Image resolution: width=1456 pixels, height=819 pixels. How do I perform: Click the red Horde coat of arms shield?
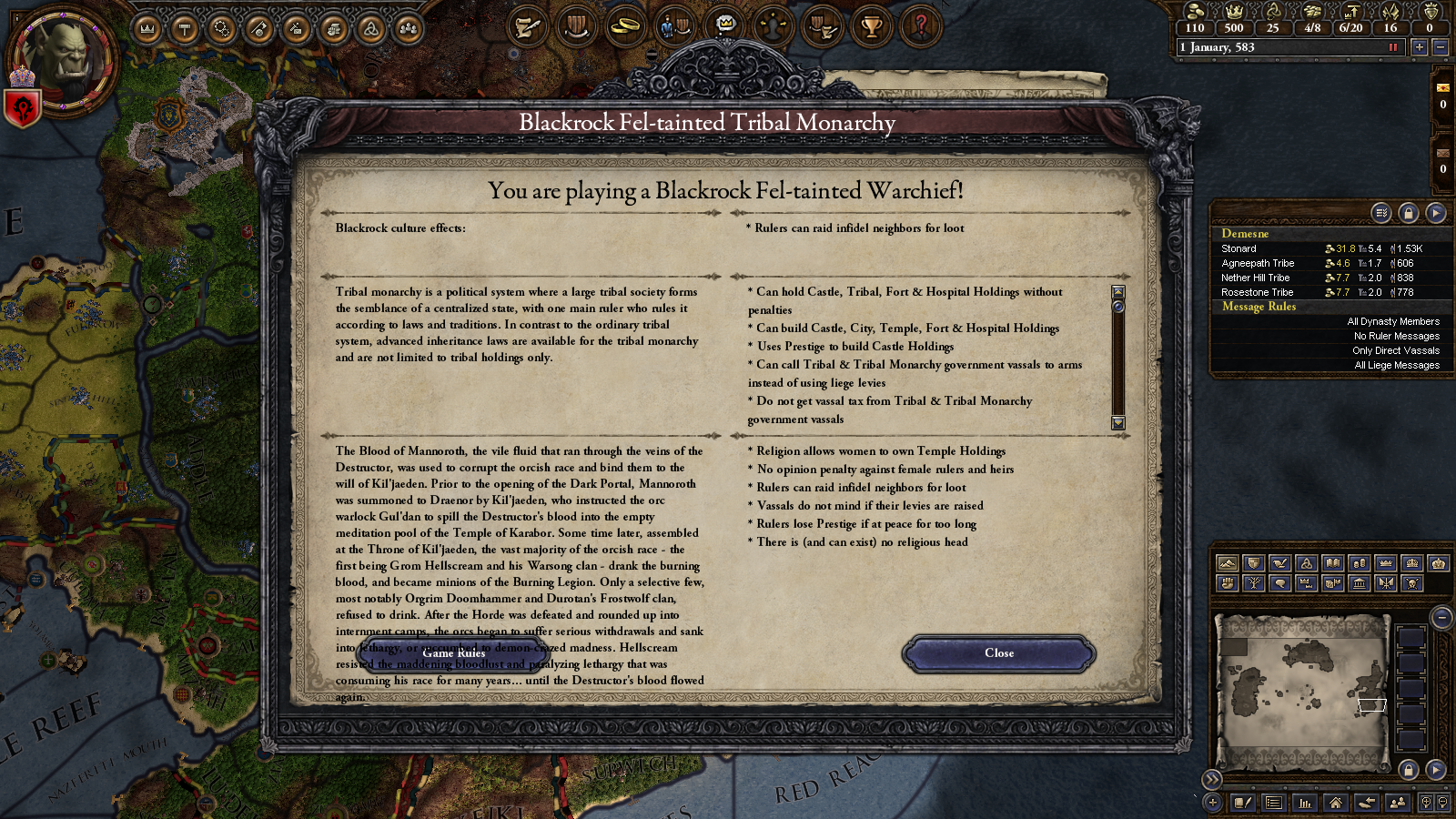tap(23, 109)
